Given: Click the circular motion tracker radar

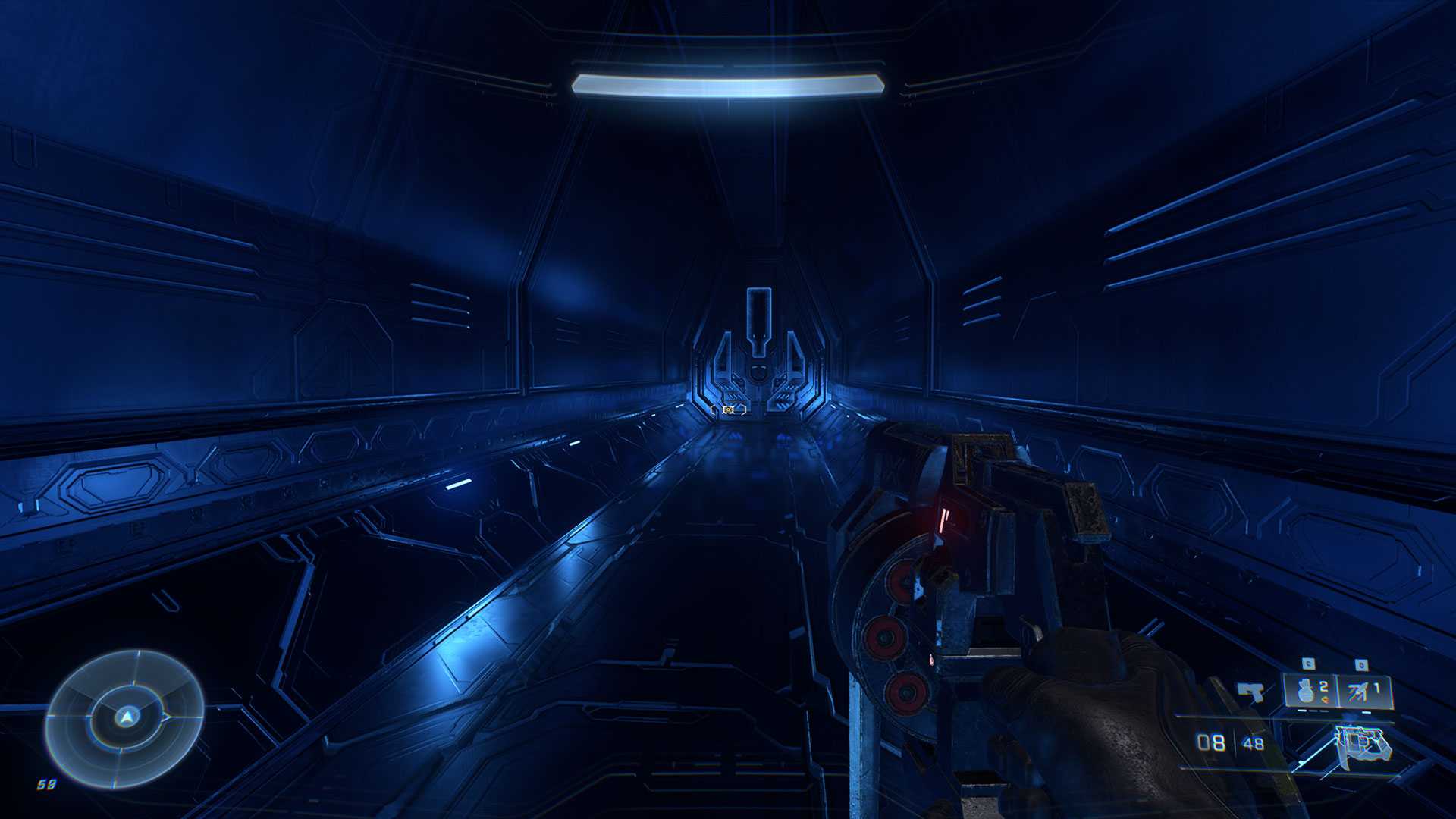Looking at the screenshot, I should pos(124,717).
